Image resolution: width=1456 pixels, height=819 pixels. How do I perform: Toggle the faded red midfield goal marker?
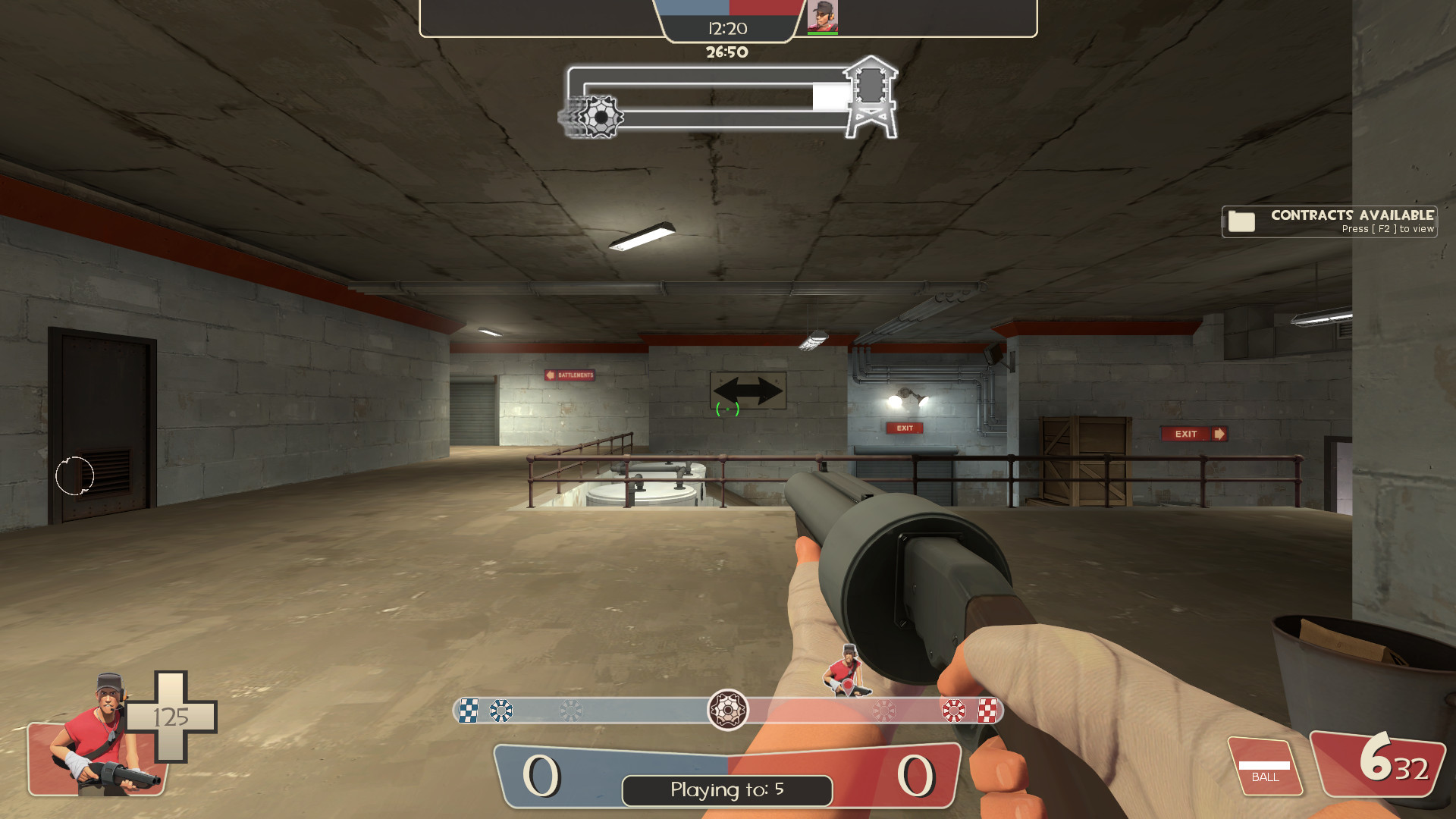point(883,711)
